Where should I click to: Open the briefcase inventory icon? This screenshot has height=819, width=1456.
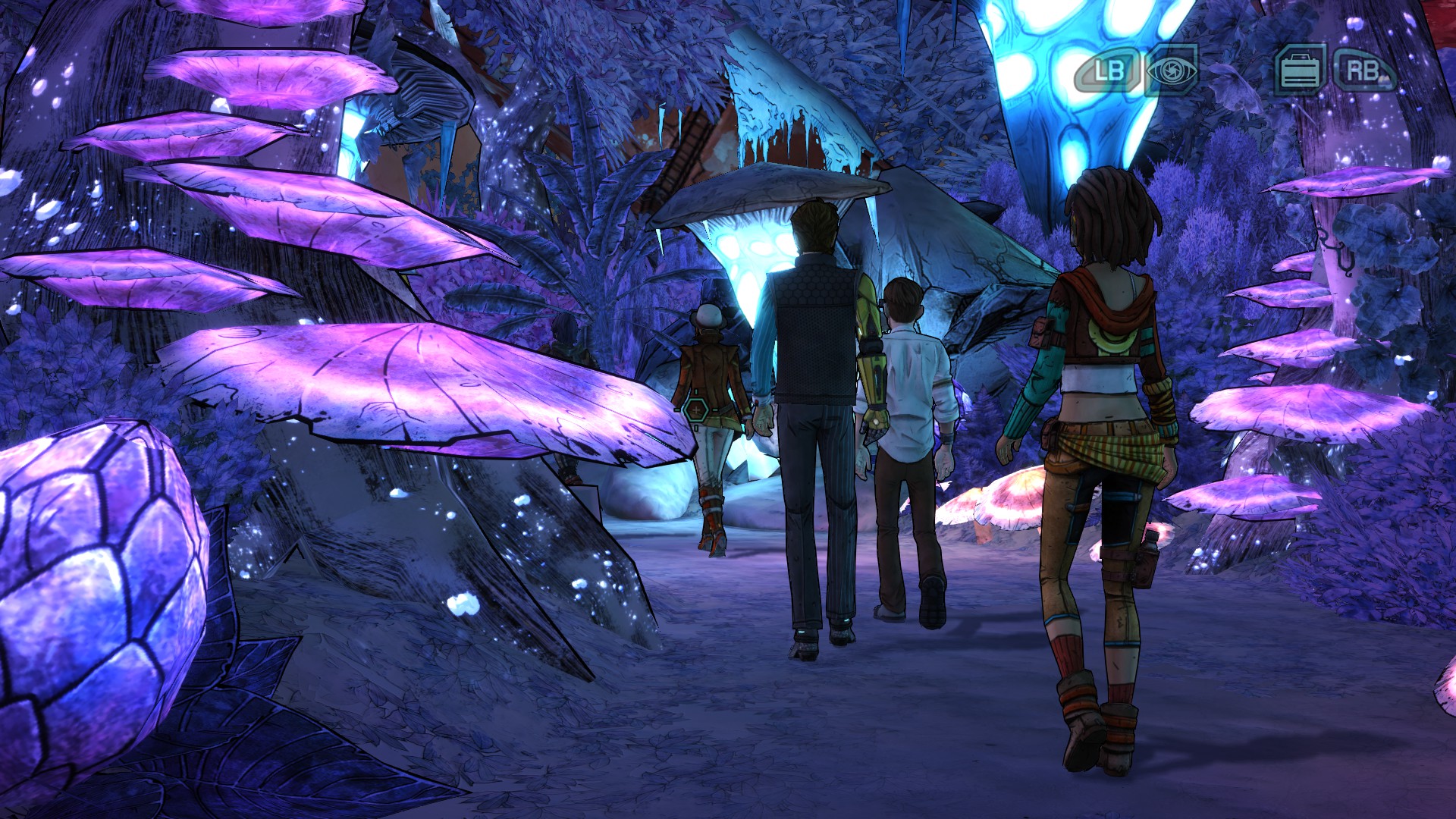tap(1300, 71)
